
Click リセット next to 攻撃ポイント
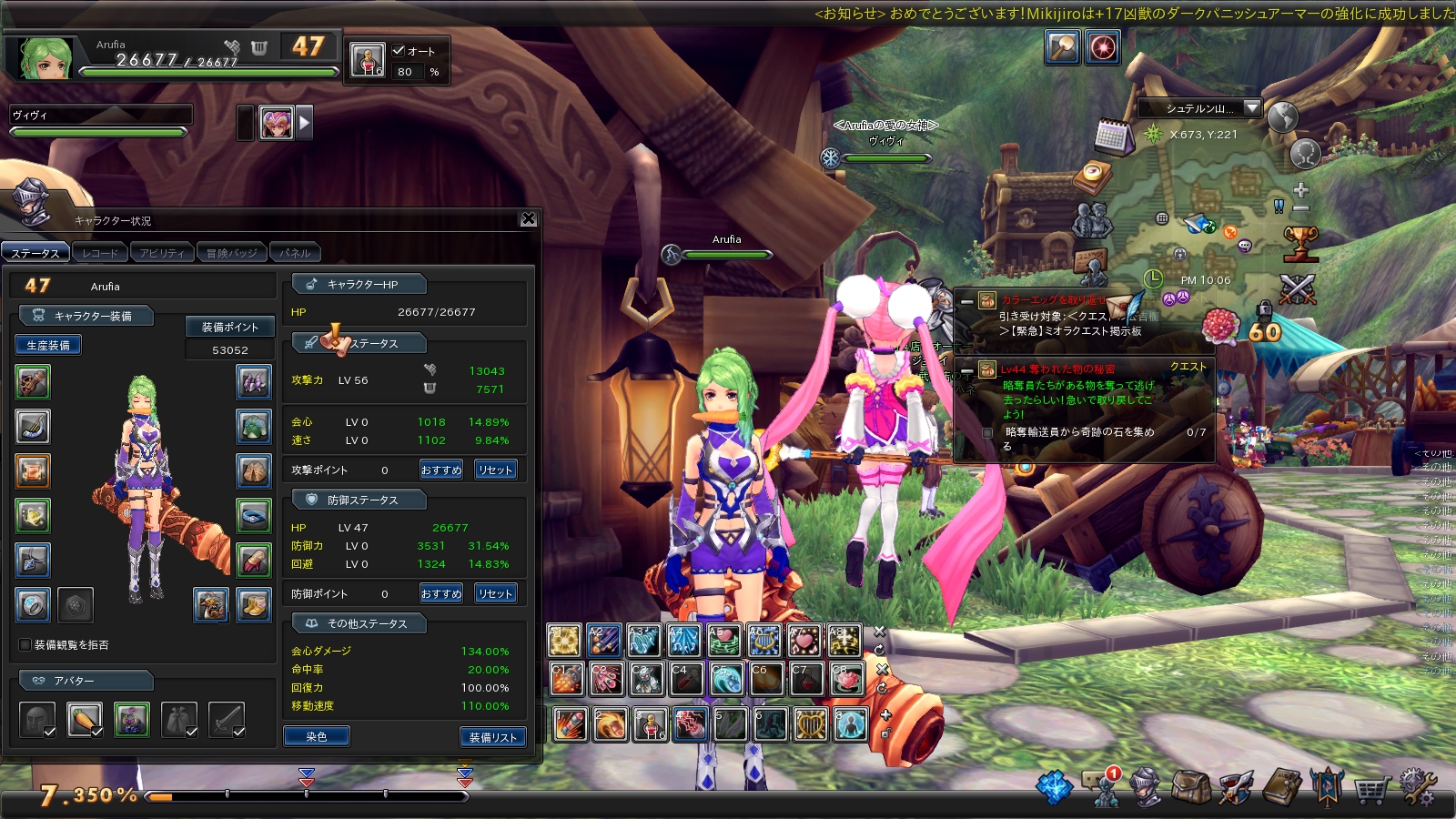tap(495, 470)
